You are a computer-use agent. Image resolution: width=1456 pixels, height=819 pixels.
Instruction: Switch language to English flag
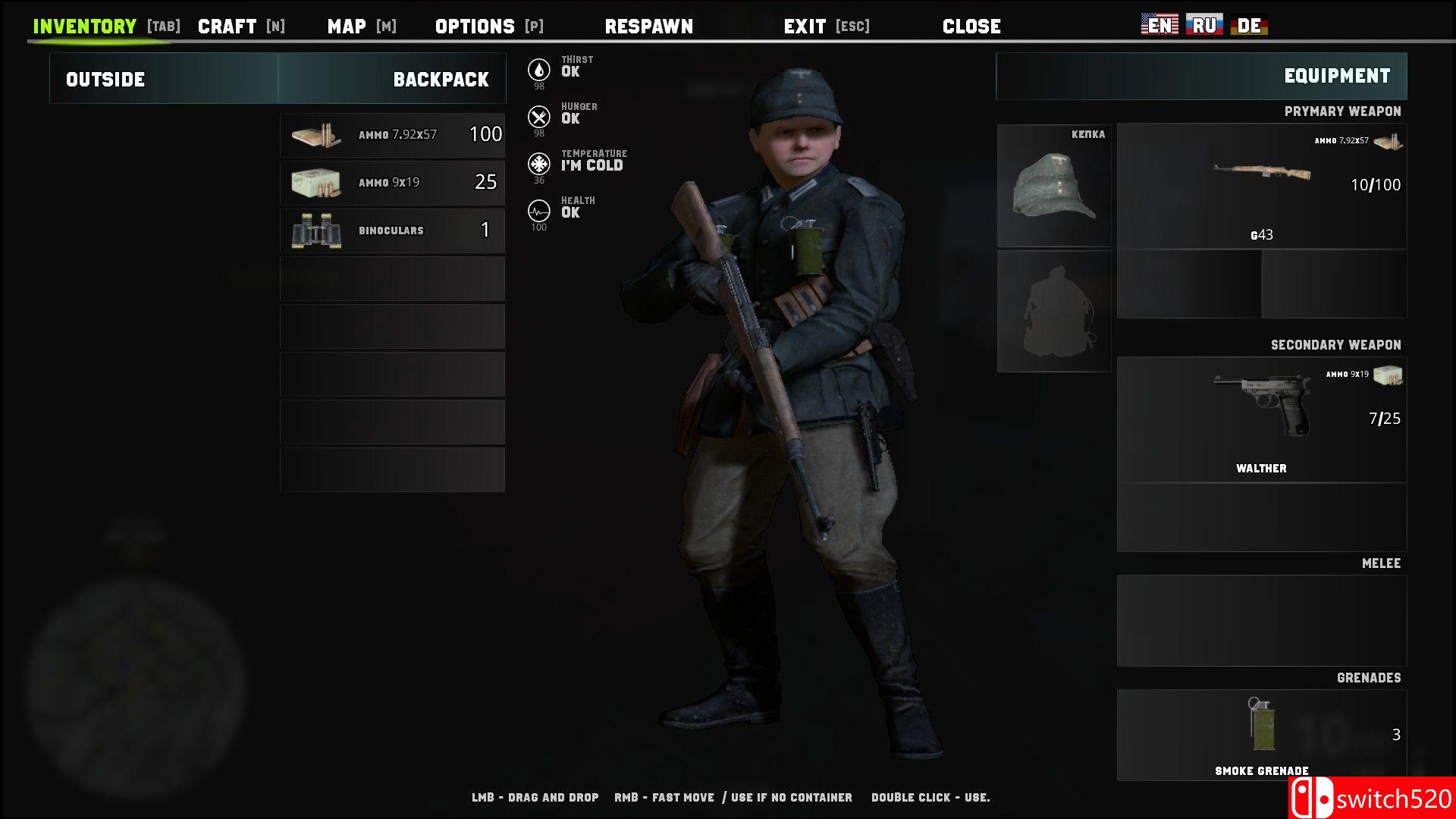[x=1159, y=25]
